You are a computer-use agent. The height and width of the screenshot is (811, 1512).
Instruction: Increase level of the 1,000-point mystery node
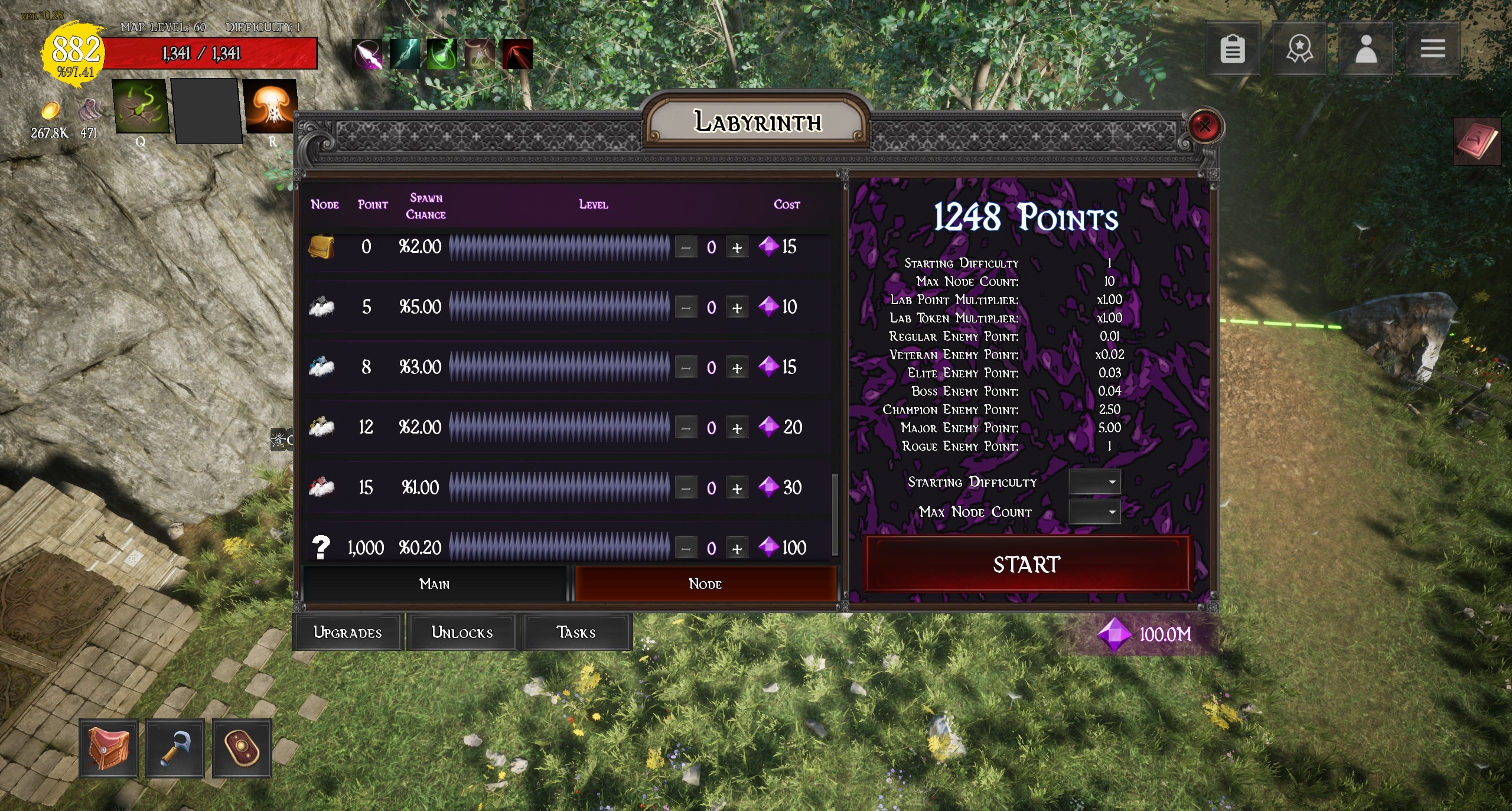tap(737, 549)
